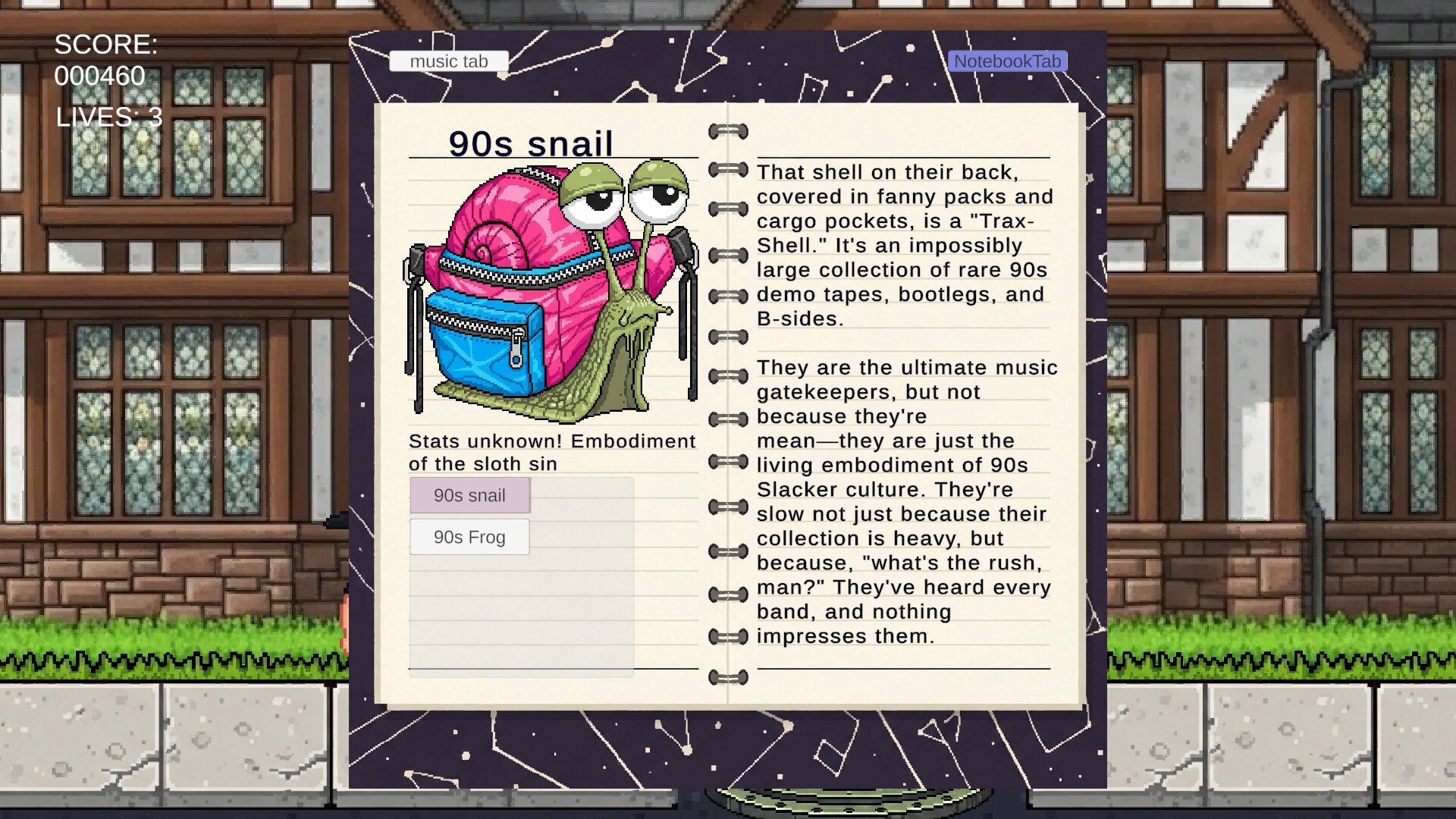Open the NotebookTab
The image size is (1456, 819).
pyautogui.click(x=1009, y=61)
